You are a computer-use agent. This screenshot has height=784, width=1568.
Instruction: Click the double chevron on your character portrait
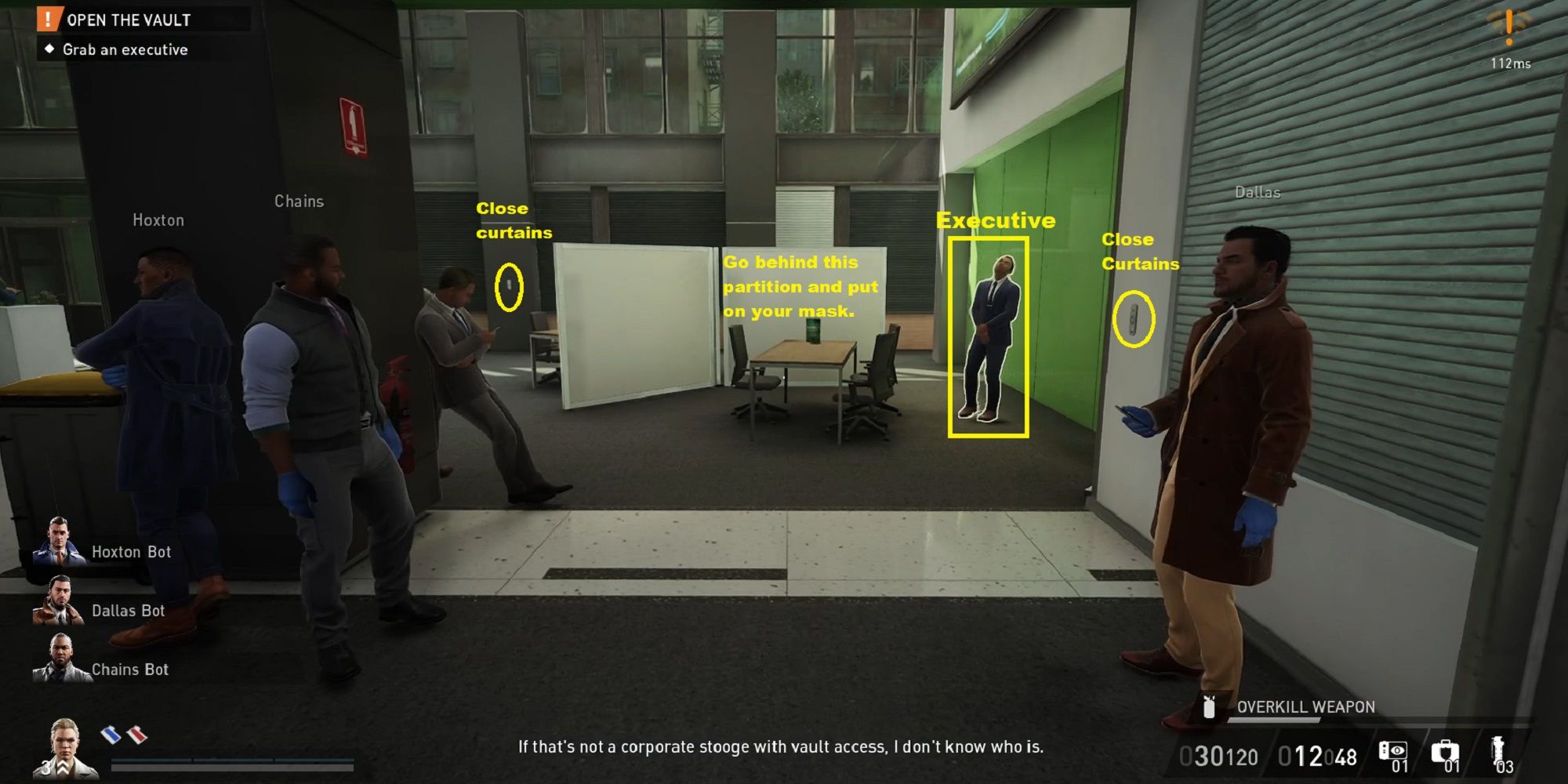coord(63,769)
